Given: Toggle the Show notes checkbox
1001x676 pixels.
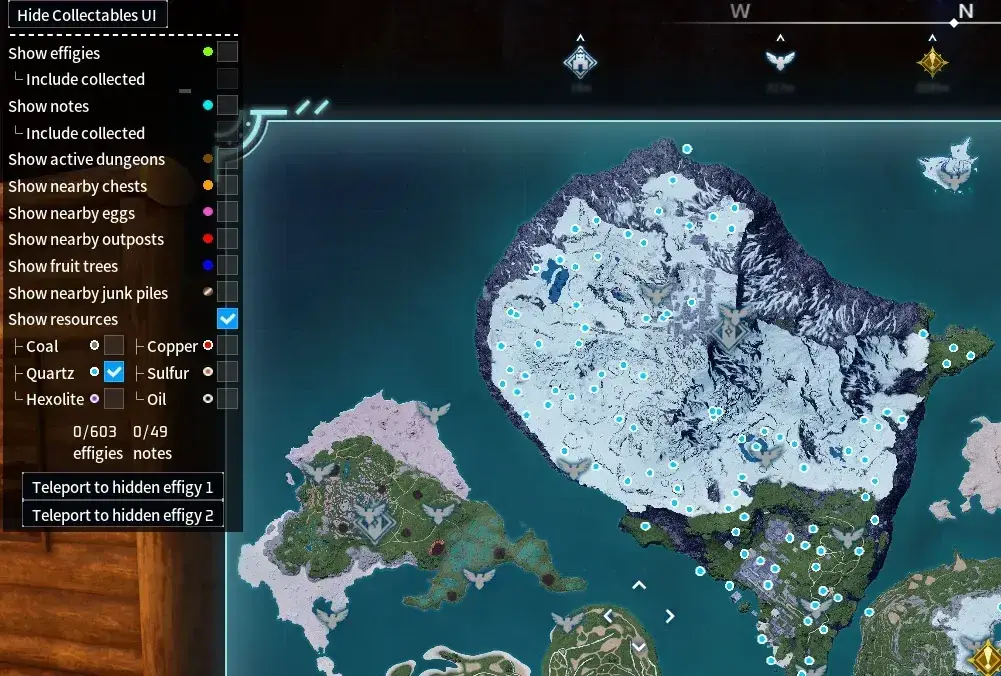Looking at the screenshot, I should coord(228,105).
